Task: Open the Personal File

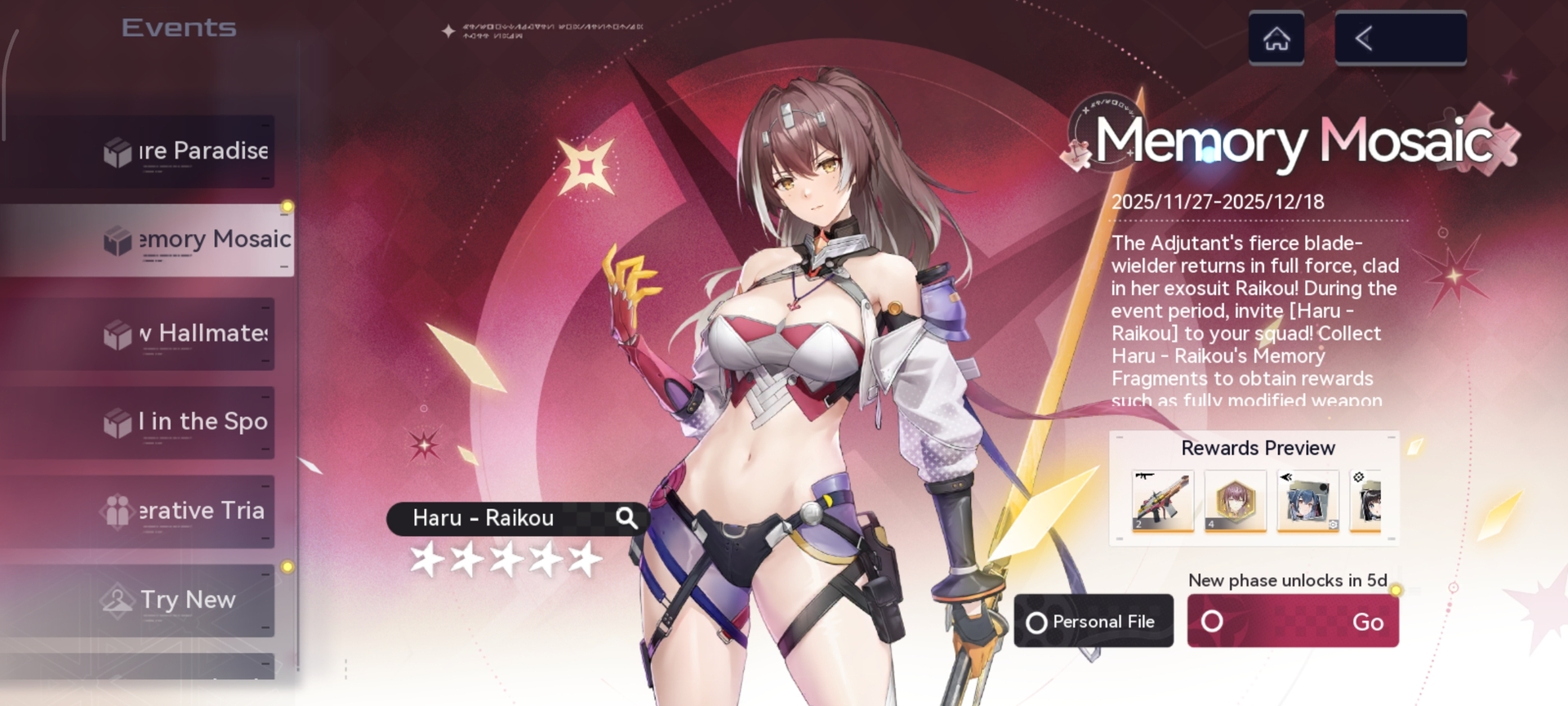Action: (1094, 622)
